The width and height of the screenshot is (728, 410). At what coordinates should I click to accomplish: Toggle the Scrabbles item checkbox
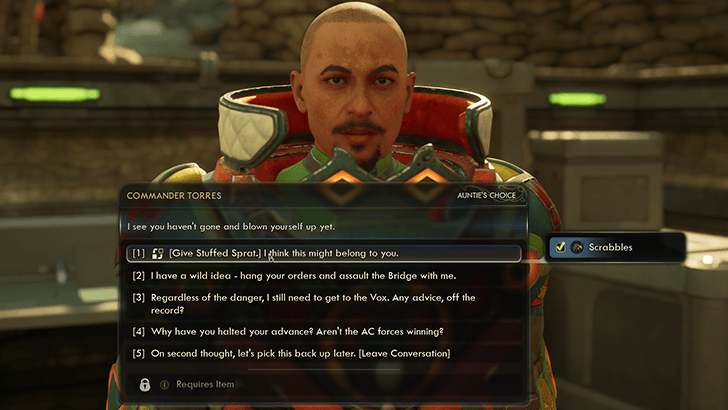tap(561, 247)
